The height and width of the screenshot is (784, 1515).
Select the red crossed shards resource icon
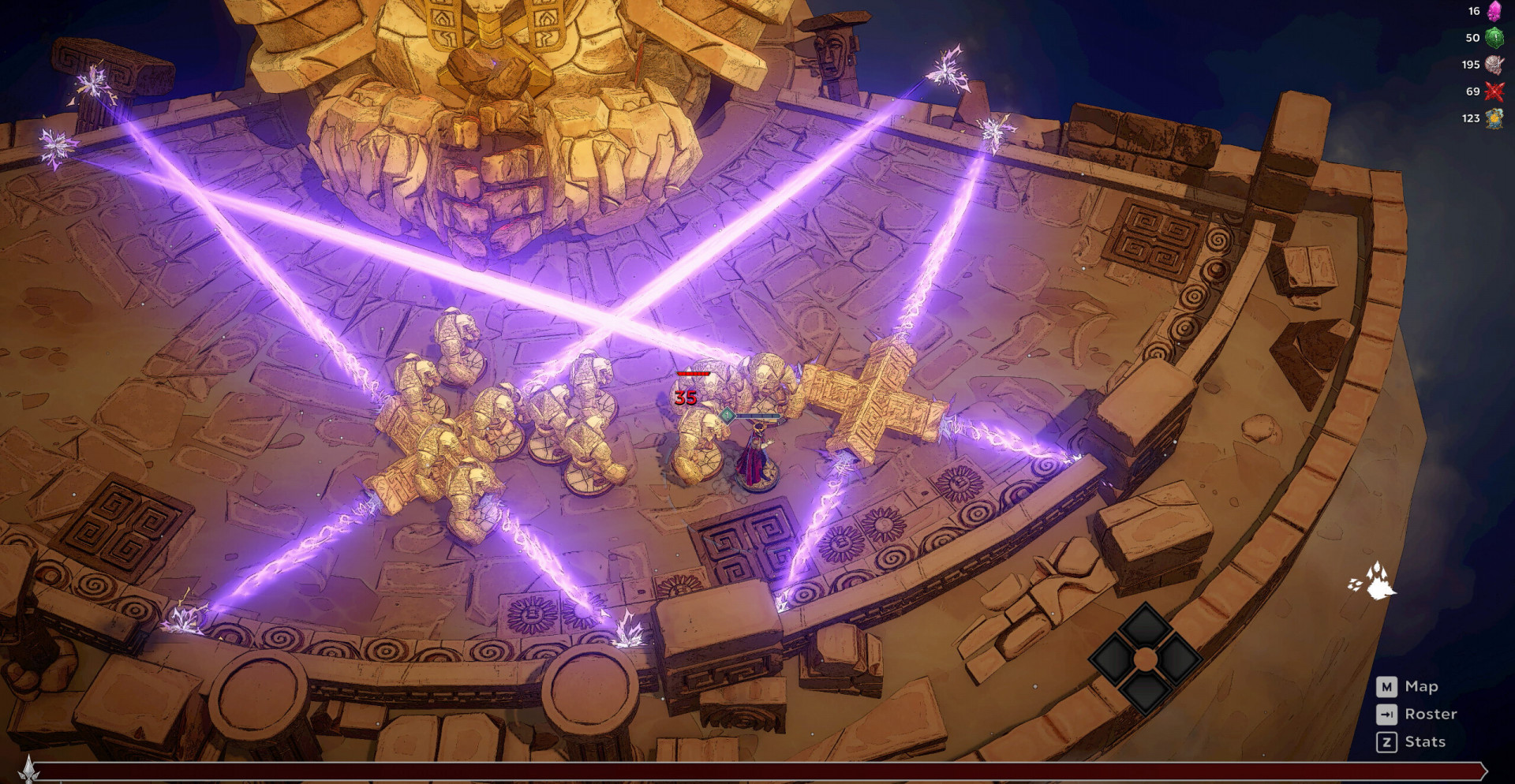click(x=1494, y=91)
